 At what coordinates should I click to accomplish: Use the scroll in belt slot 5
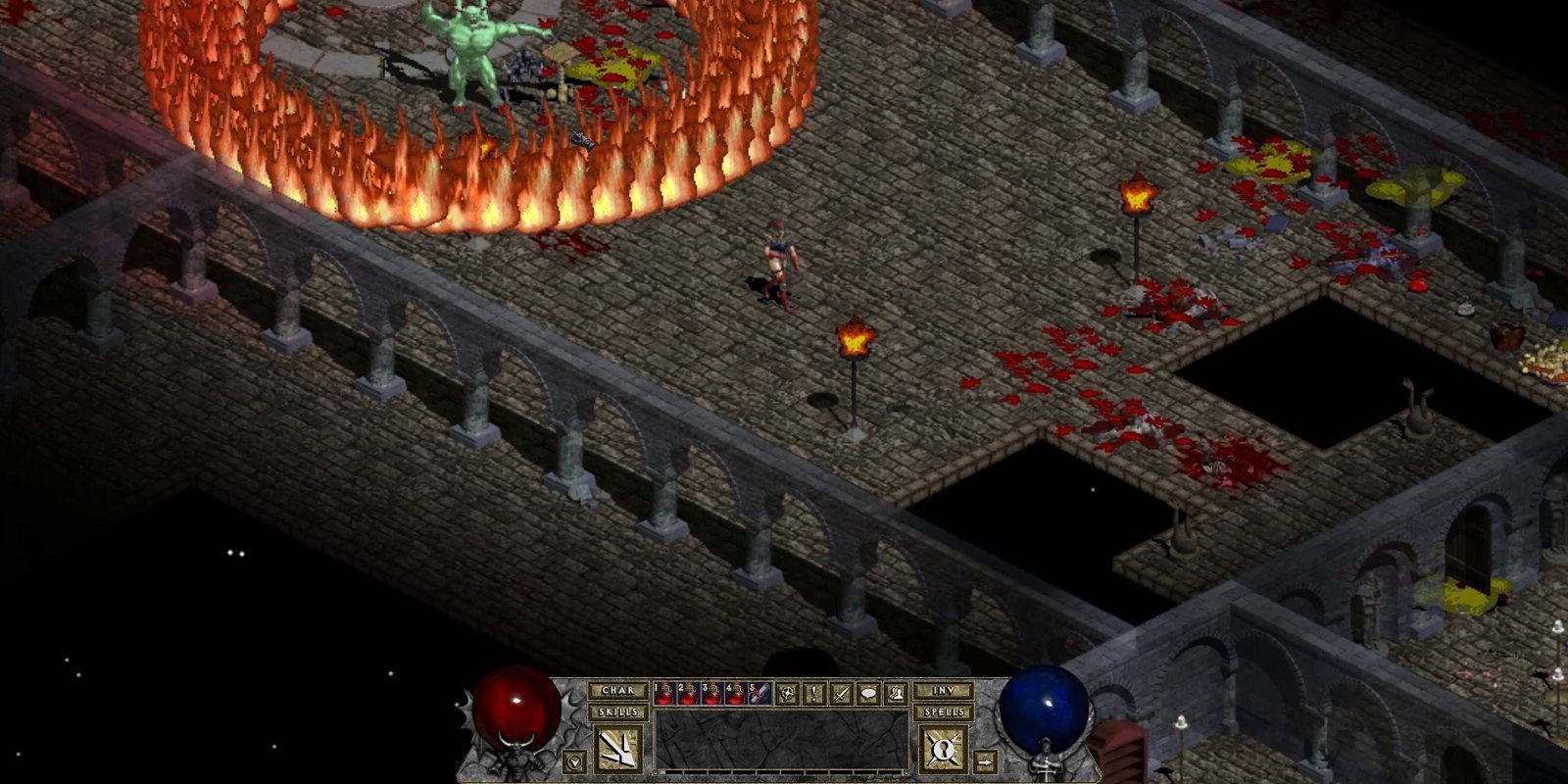click(759, 694)
